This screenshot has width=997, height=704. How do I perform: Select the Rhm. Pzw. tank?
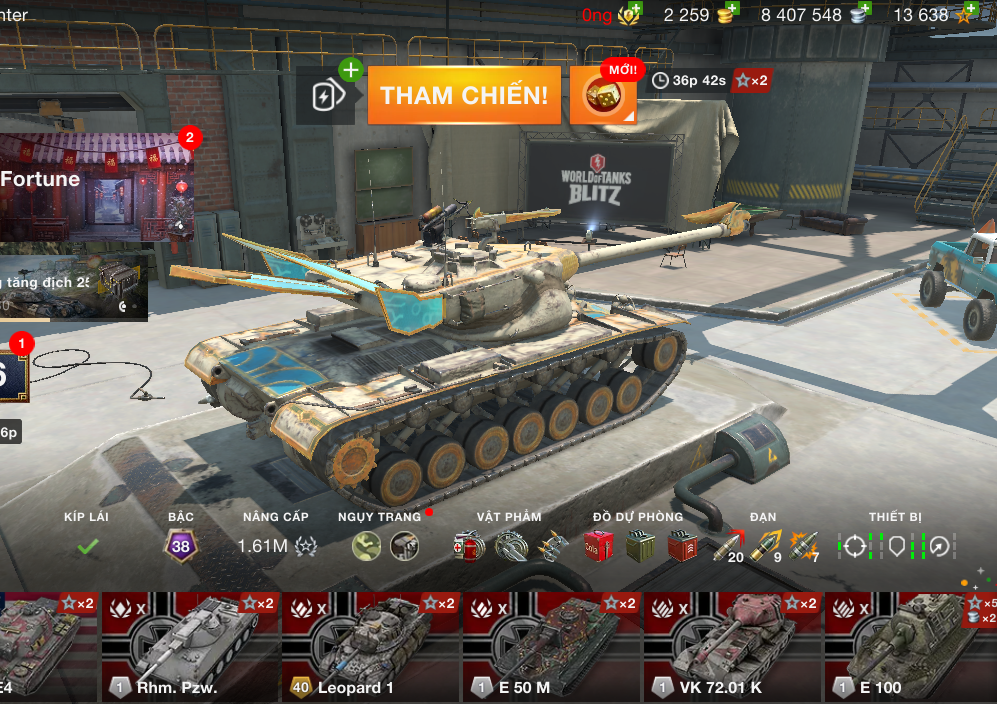point(189,645)
